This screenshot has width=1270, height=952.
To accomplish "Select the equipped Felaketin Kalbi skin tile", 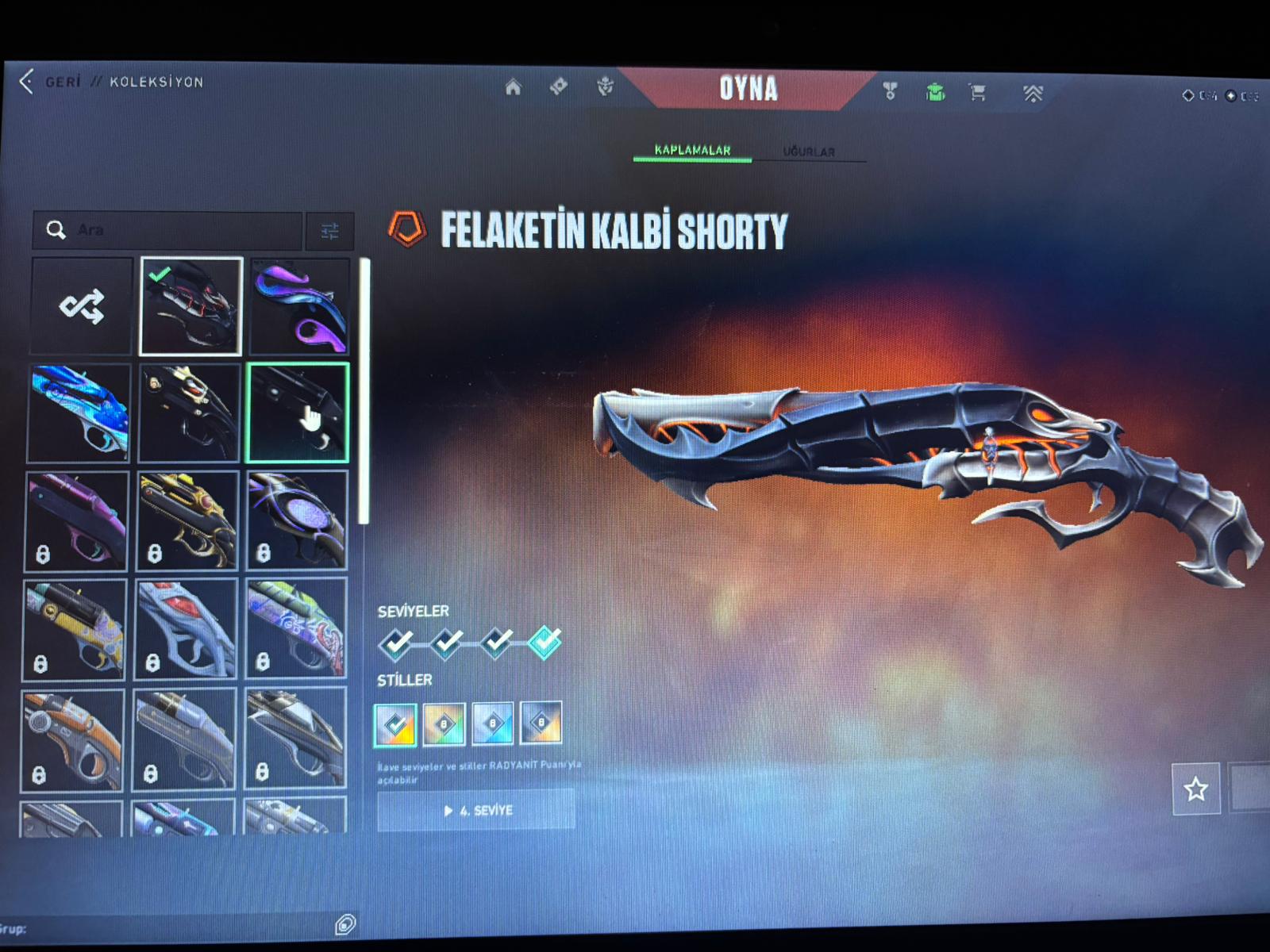I will click(190, 306).
